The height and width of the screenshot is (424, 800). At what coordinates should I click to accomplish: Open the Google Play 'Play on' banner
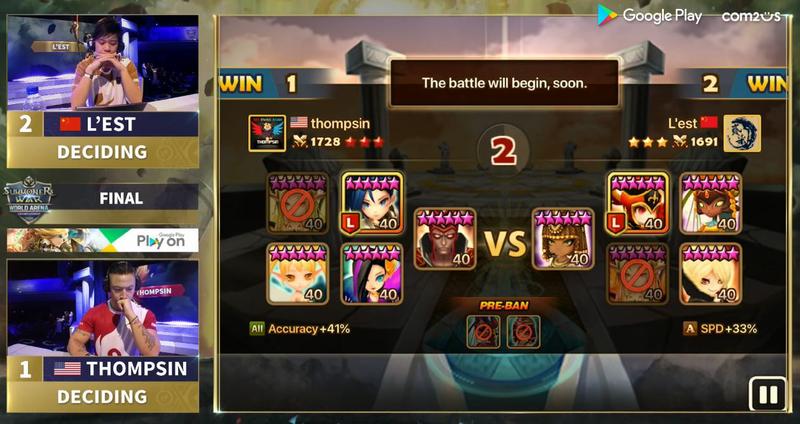coord(102,240)
